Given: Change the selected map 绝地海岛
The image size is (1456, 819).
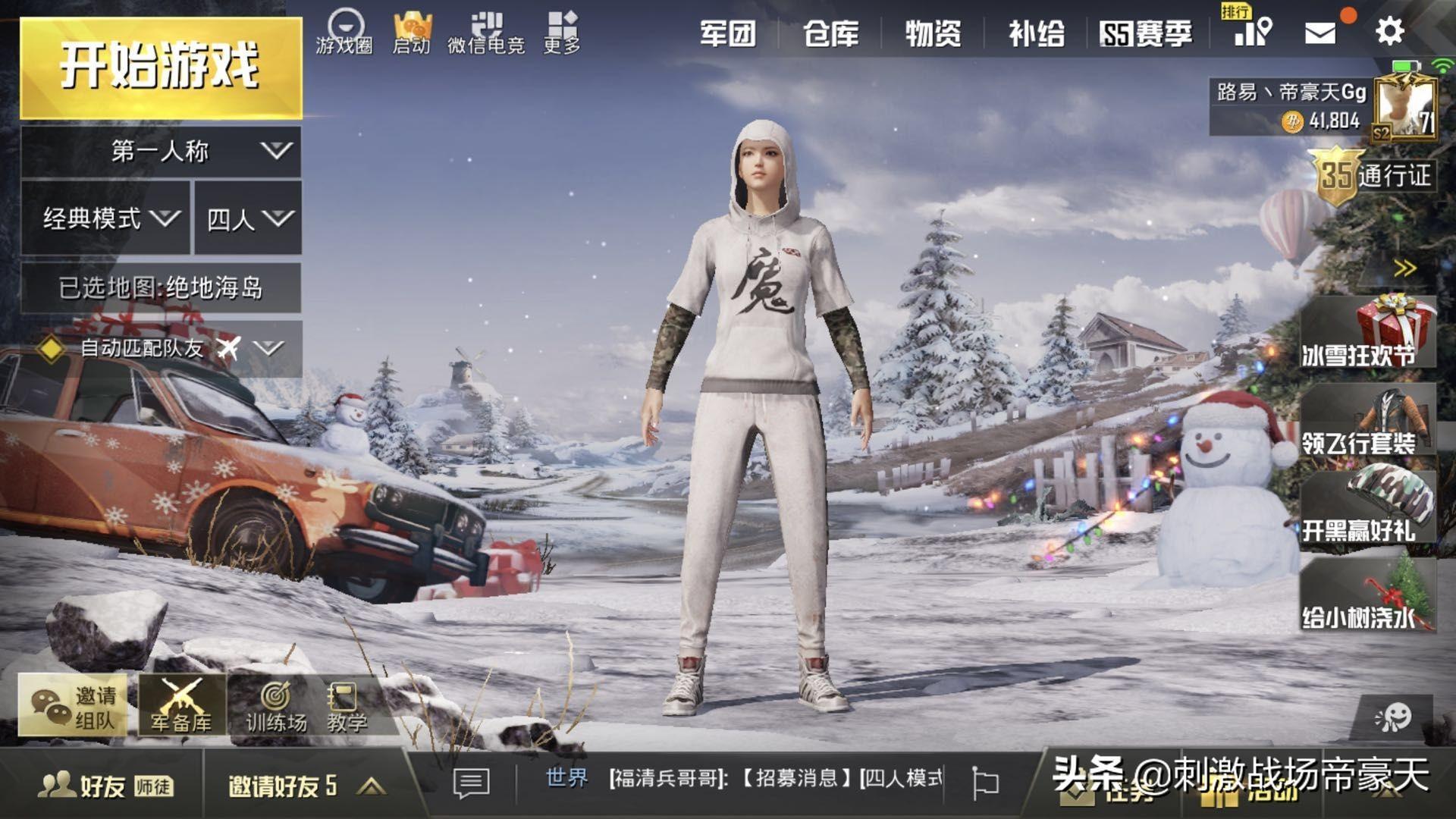Looking at the screenshot, I should pyautogui.click(x=161, y=287).
